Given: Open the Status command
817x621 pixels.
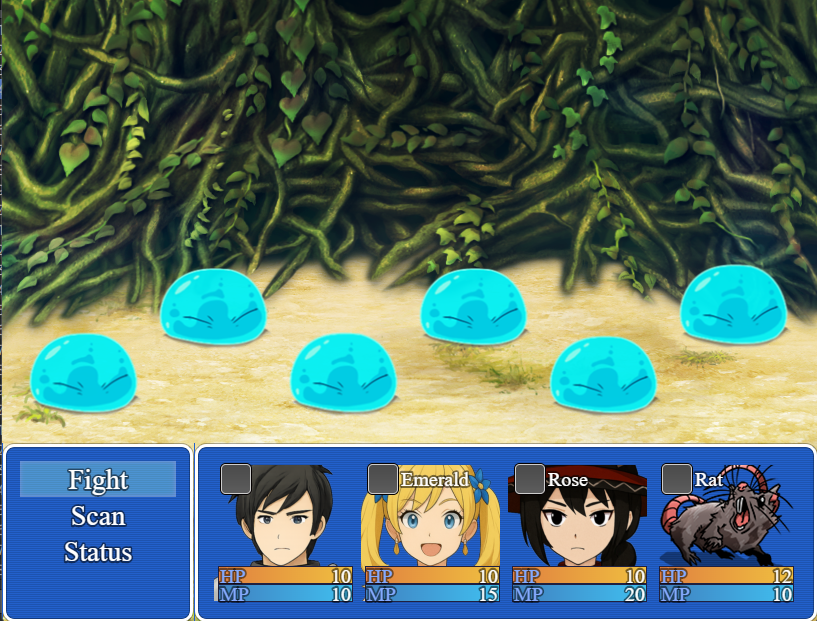Looking at the screenshot, I should pos(98,552).
